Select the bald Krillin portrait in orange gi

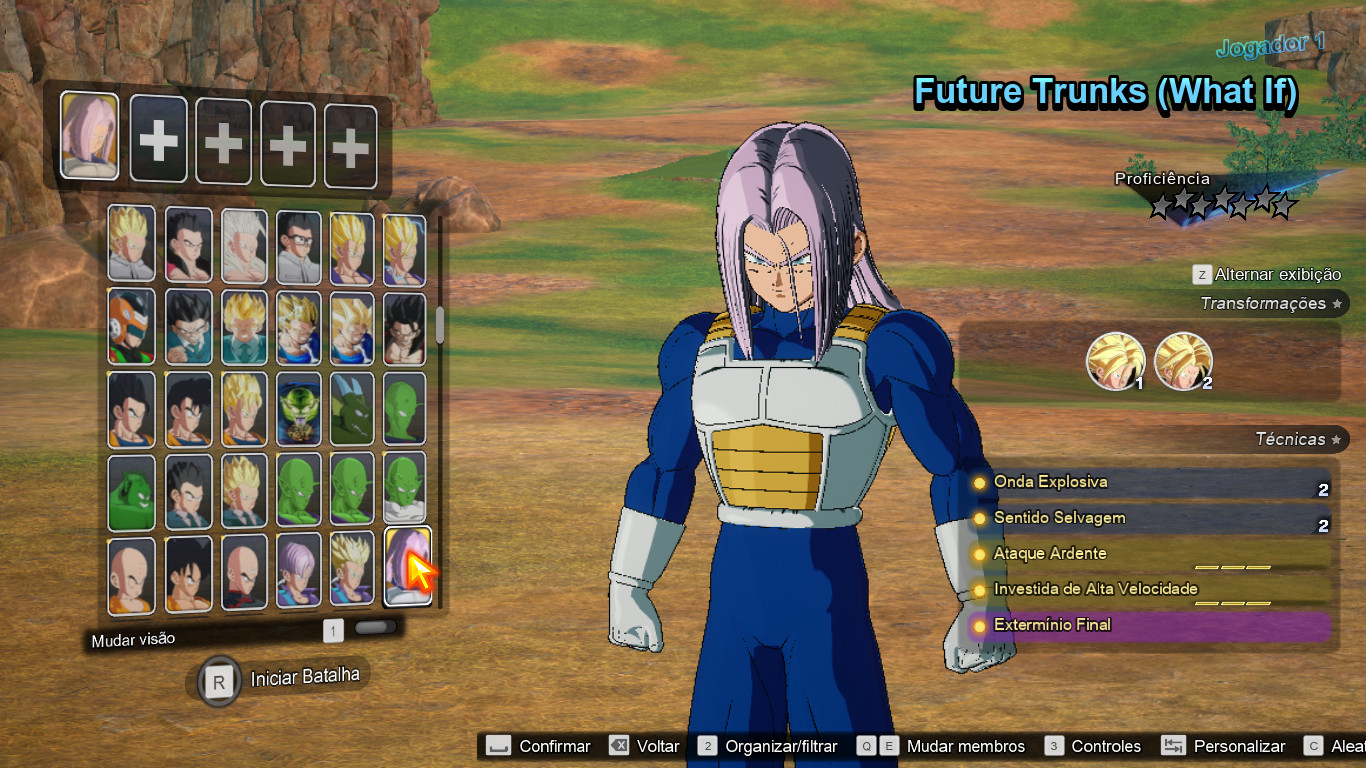coord(131,575)
